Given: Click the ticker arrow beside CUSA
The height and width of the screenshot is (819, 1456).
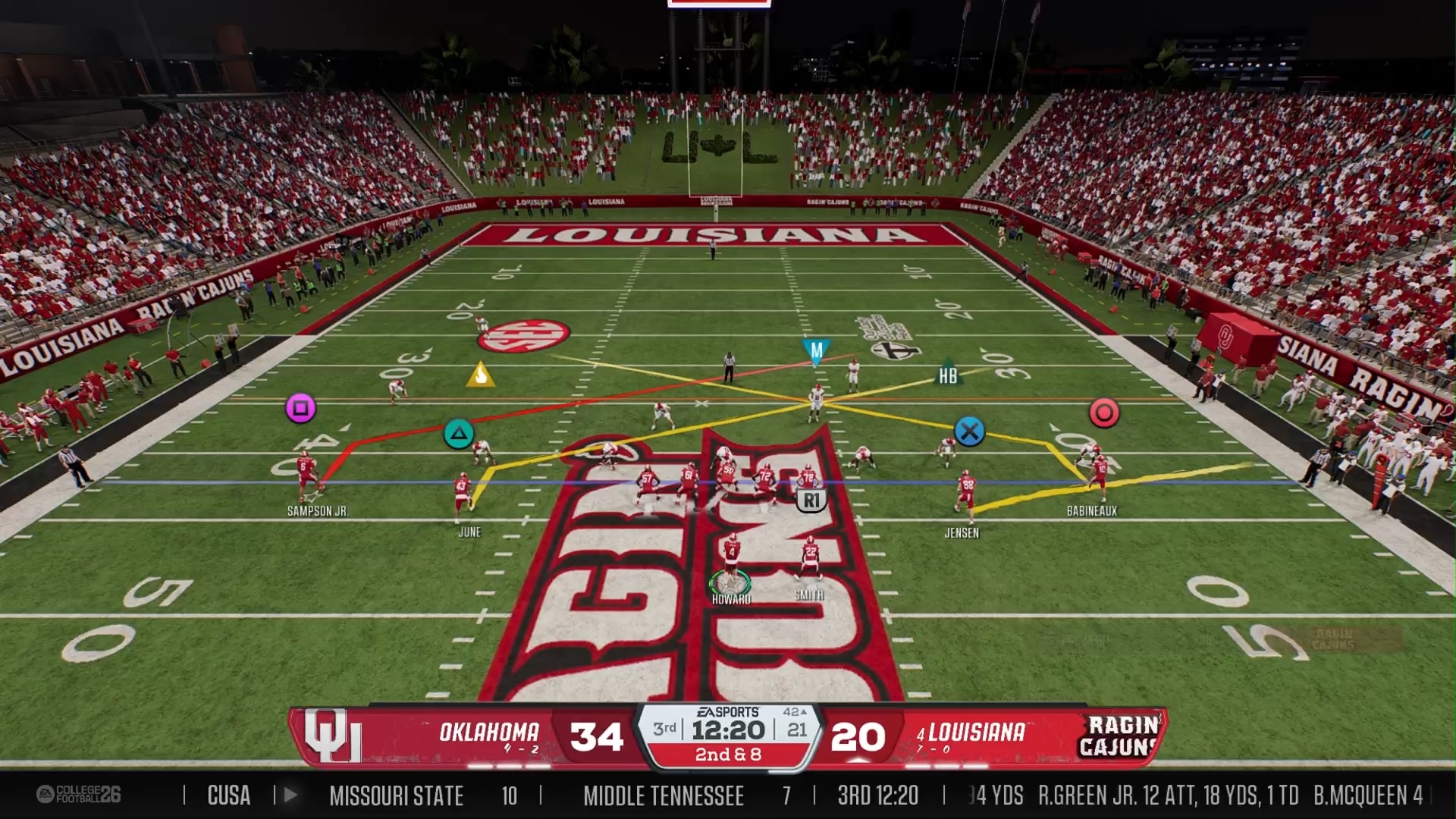Looking at the screenshot, I should pos(290,795).
